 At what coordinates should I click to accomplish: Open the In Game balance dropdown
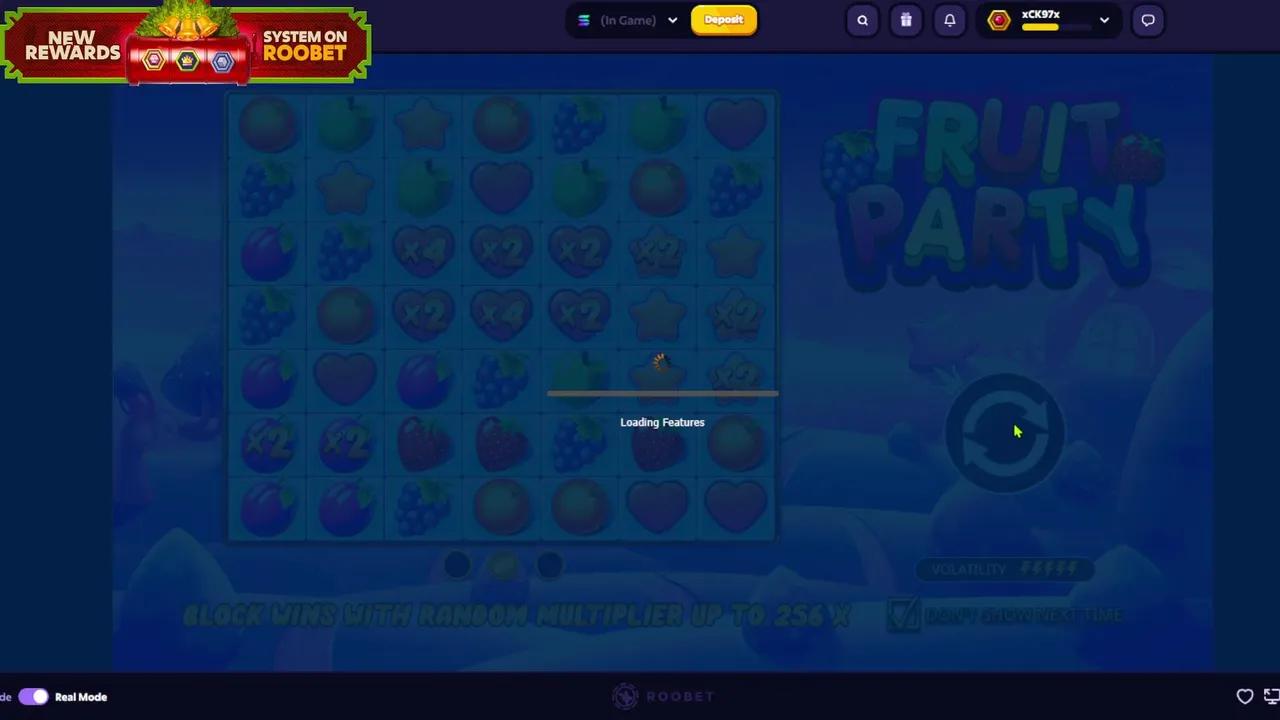coord(628,20)
